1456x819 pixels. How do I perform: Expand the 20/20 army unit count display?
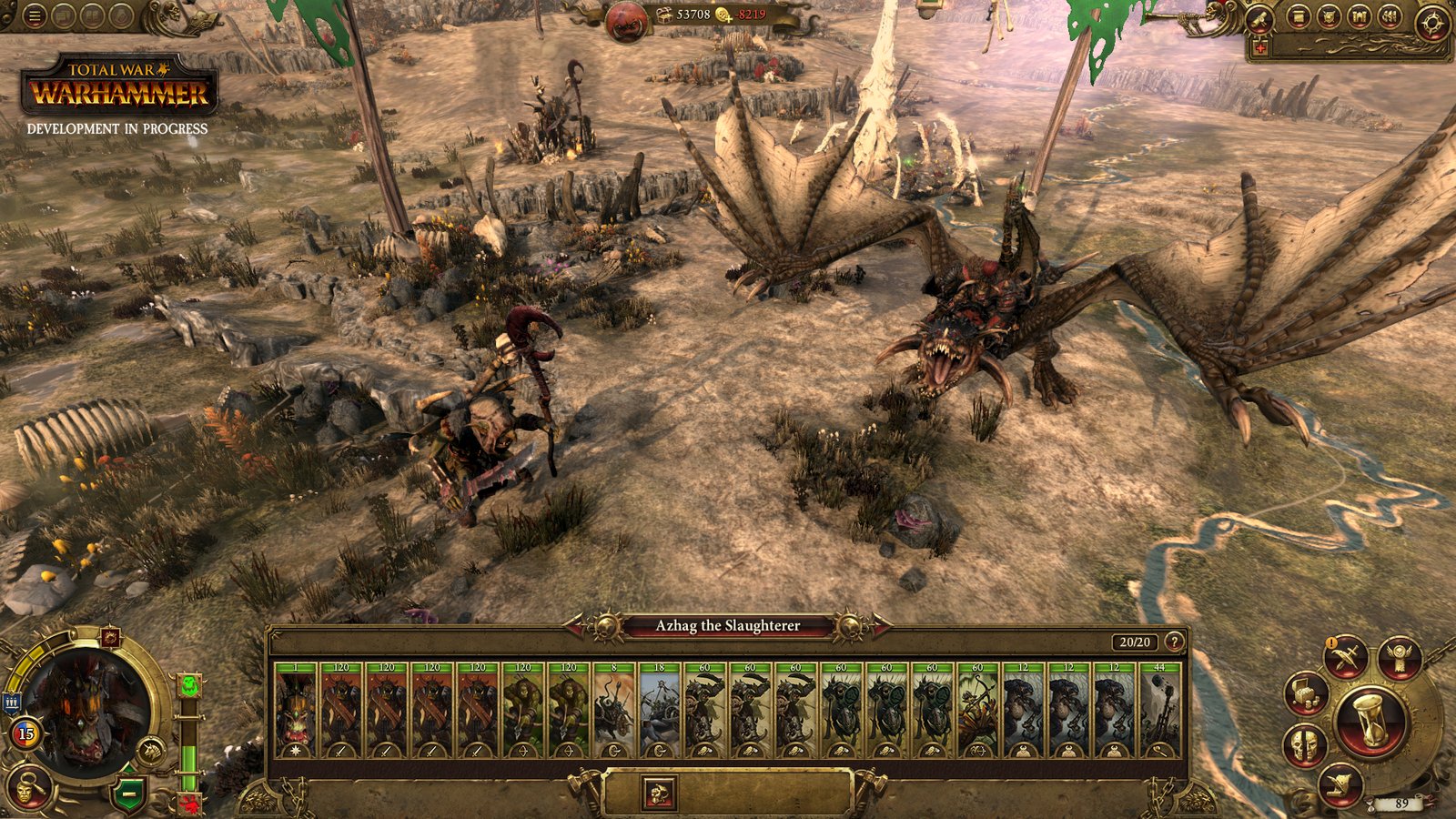(1133, 640)
